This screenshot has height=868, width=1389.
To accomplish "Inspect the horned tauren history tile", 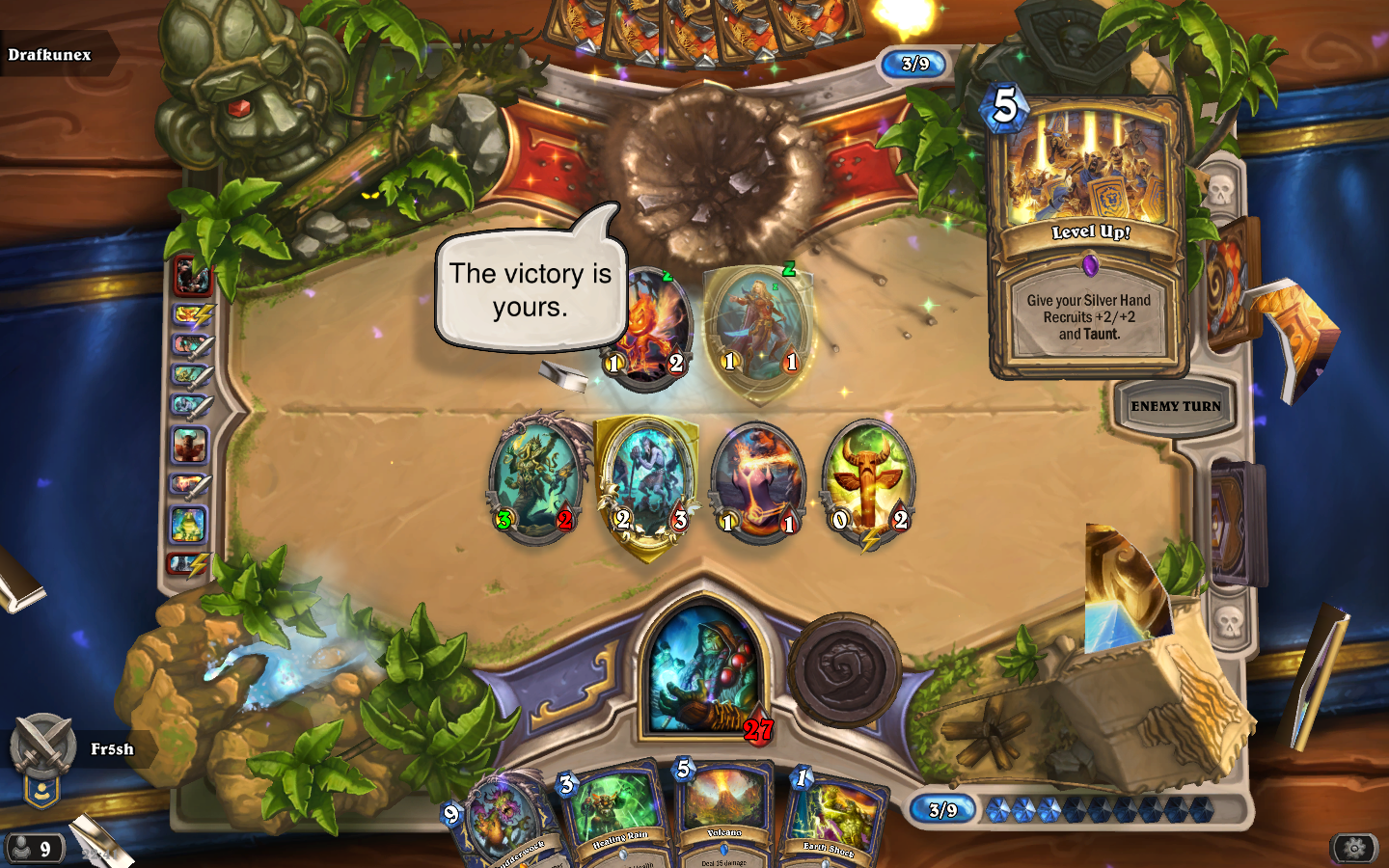I will 190,446.
